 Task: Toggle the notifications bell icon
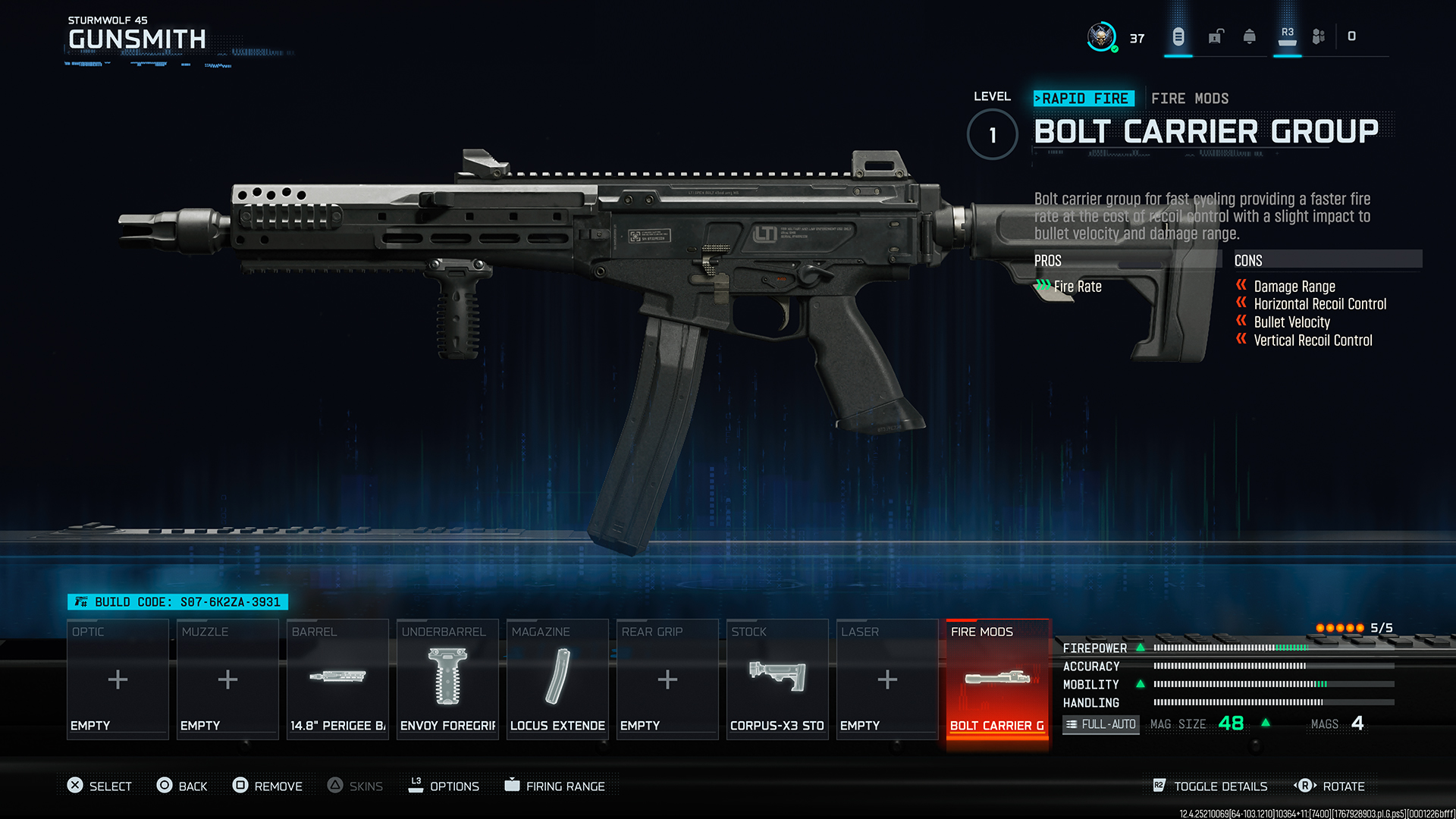coord(1250,36)
